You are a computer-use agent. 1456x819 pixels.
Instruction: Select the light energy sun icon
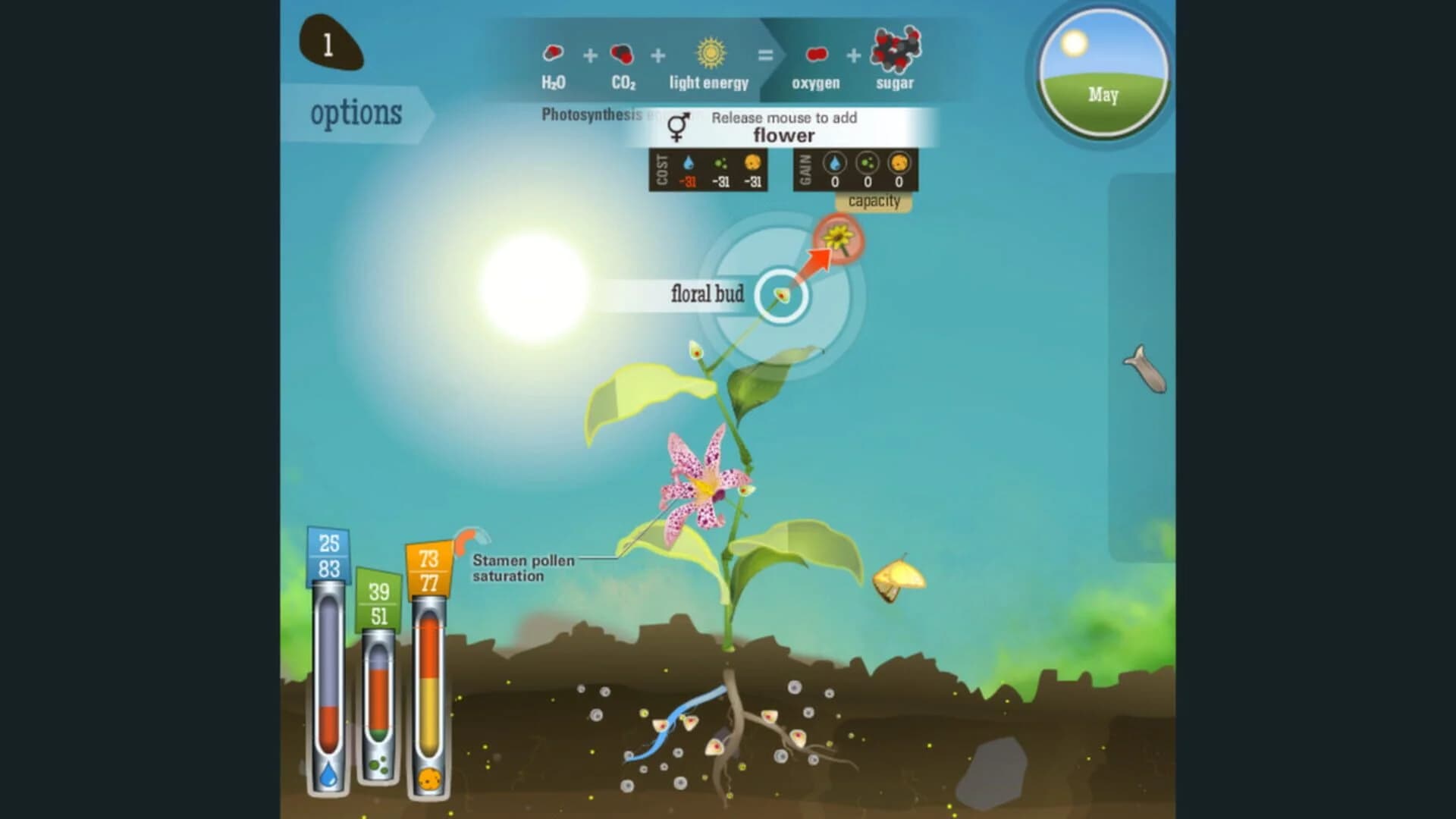[x=710, y=53]
